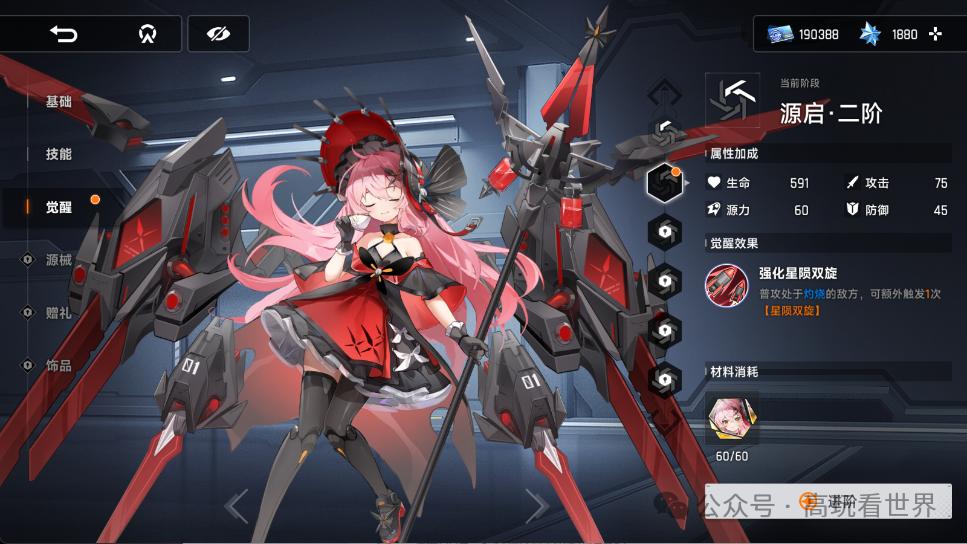Image resolution: width=967 pixels, height=544 pixels.
Task: Open the 赠礼 tab
Action: (58, 313)
